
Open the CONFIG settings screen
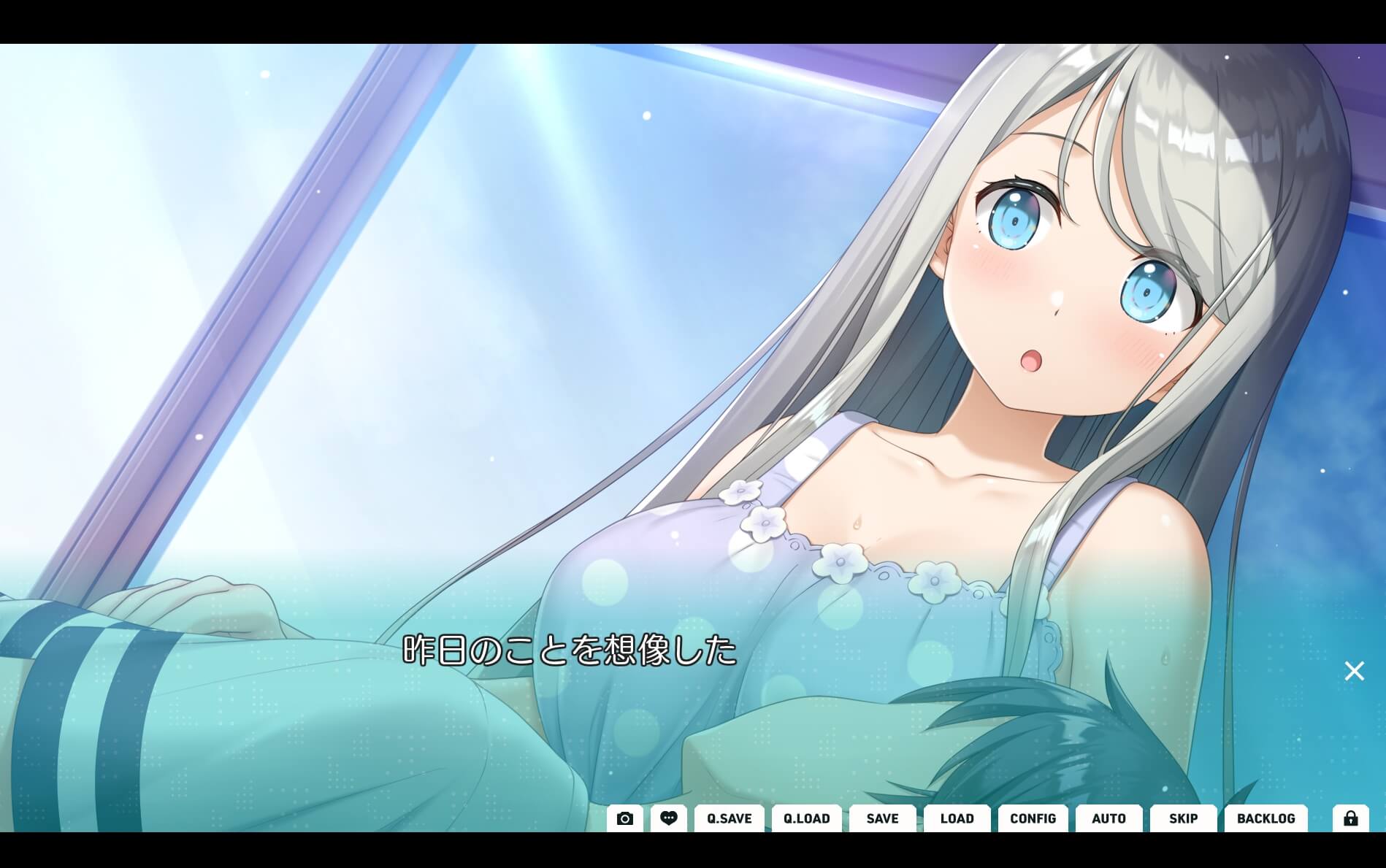pos(1033,818)
